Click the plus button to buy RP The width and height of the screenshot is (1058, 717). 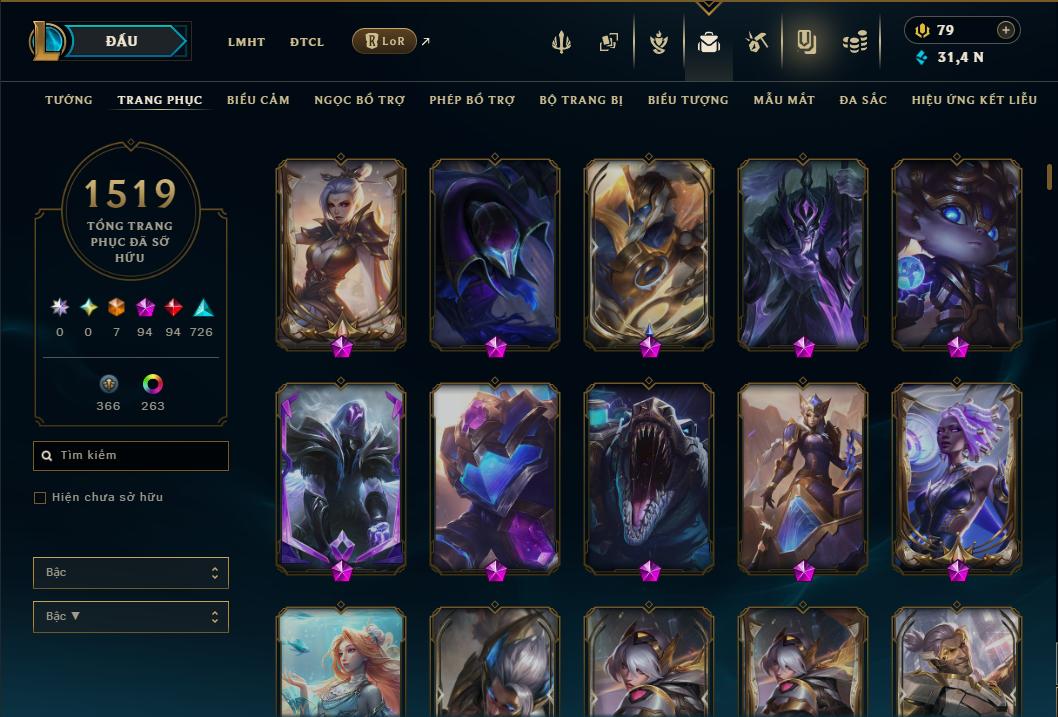coord(1005,30)
